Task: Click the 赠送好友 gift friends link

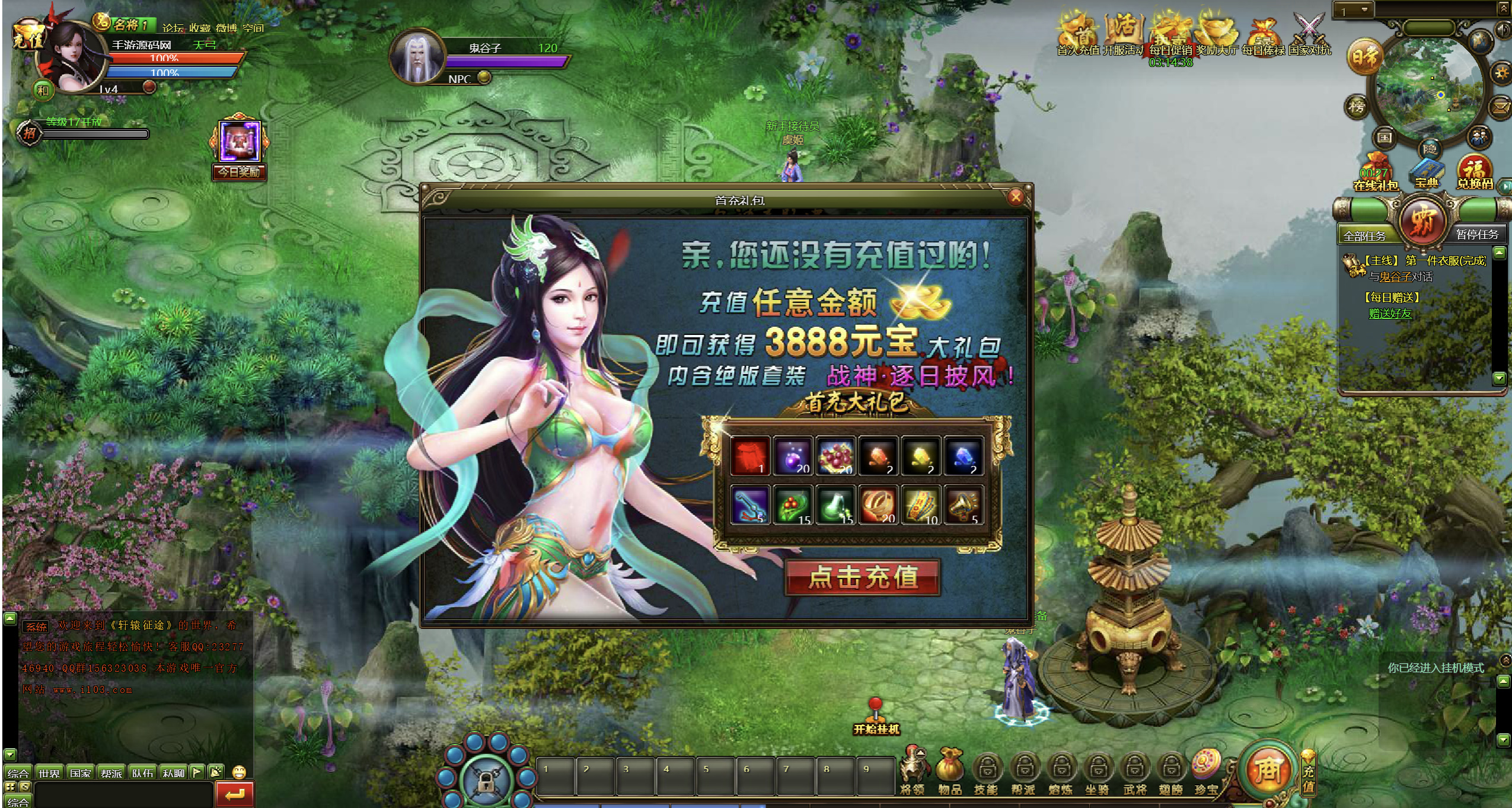Action: [1390, 314]
